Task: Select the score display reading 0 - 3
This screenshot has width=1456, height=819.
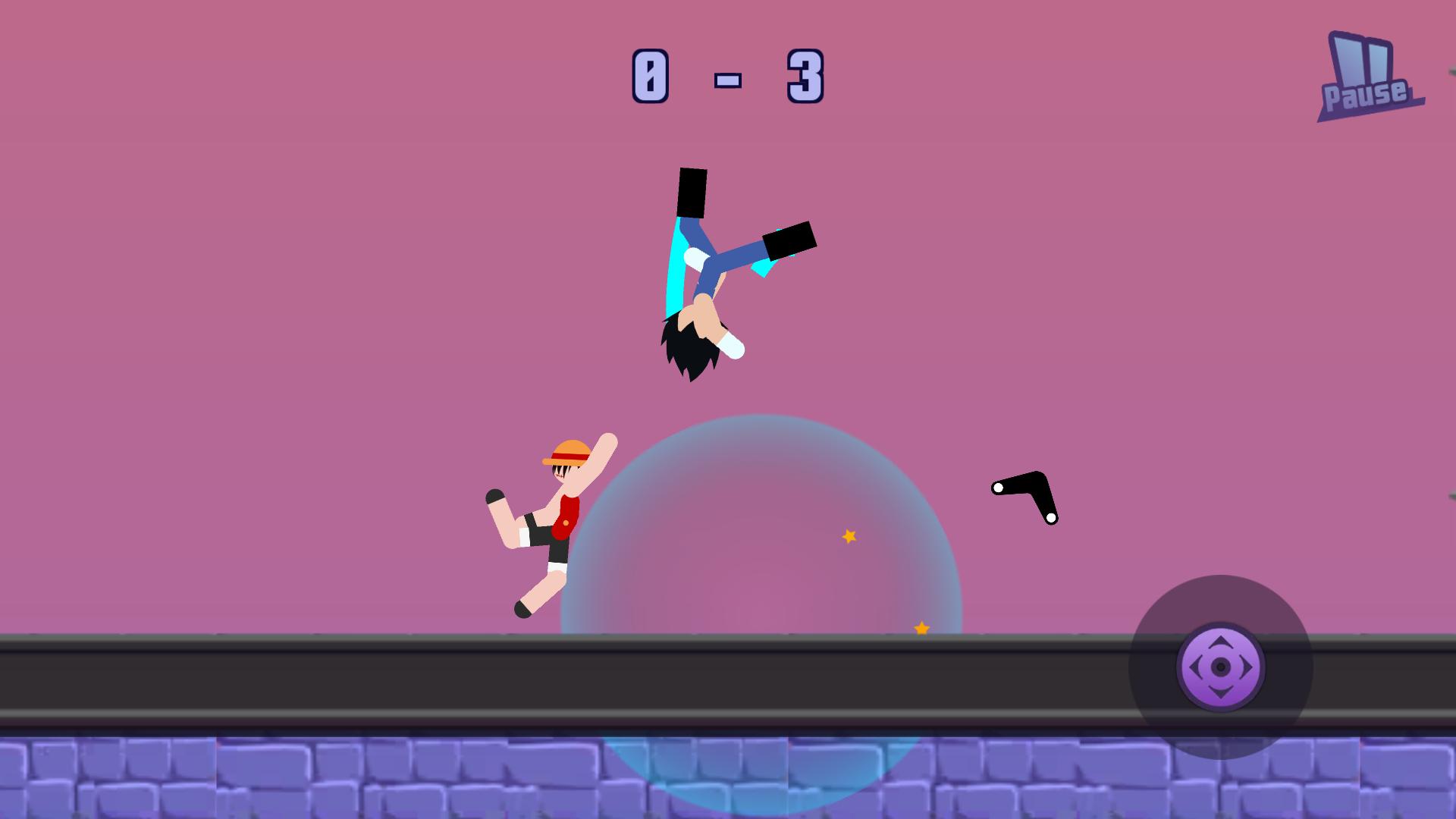Action: tap(728, 76)
